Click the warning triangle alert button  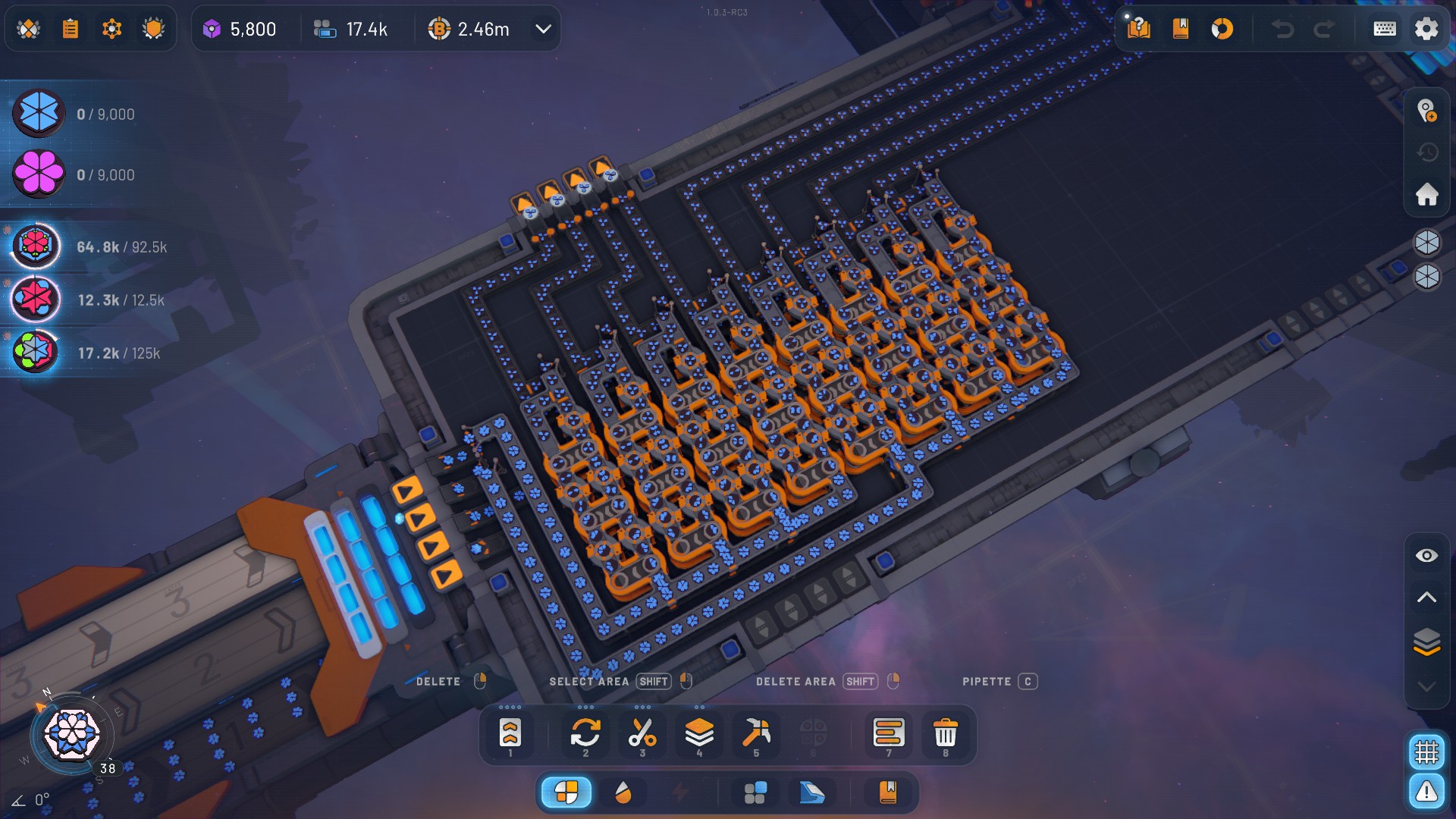pyautogui.click(x=1426, y=792)
